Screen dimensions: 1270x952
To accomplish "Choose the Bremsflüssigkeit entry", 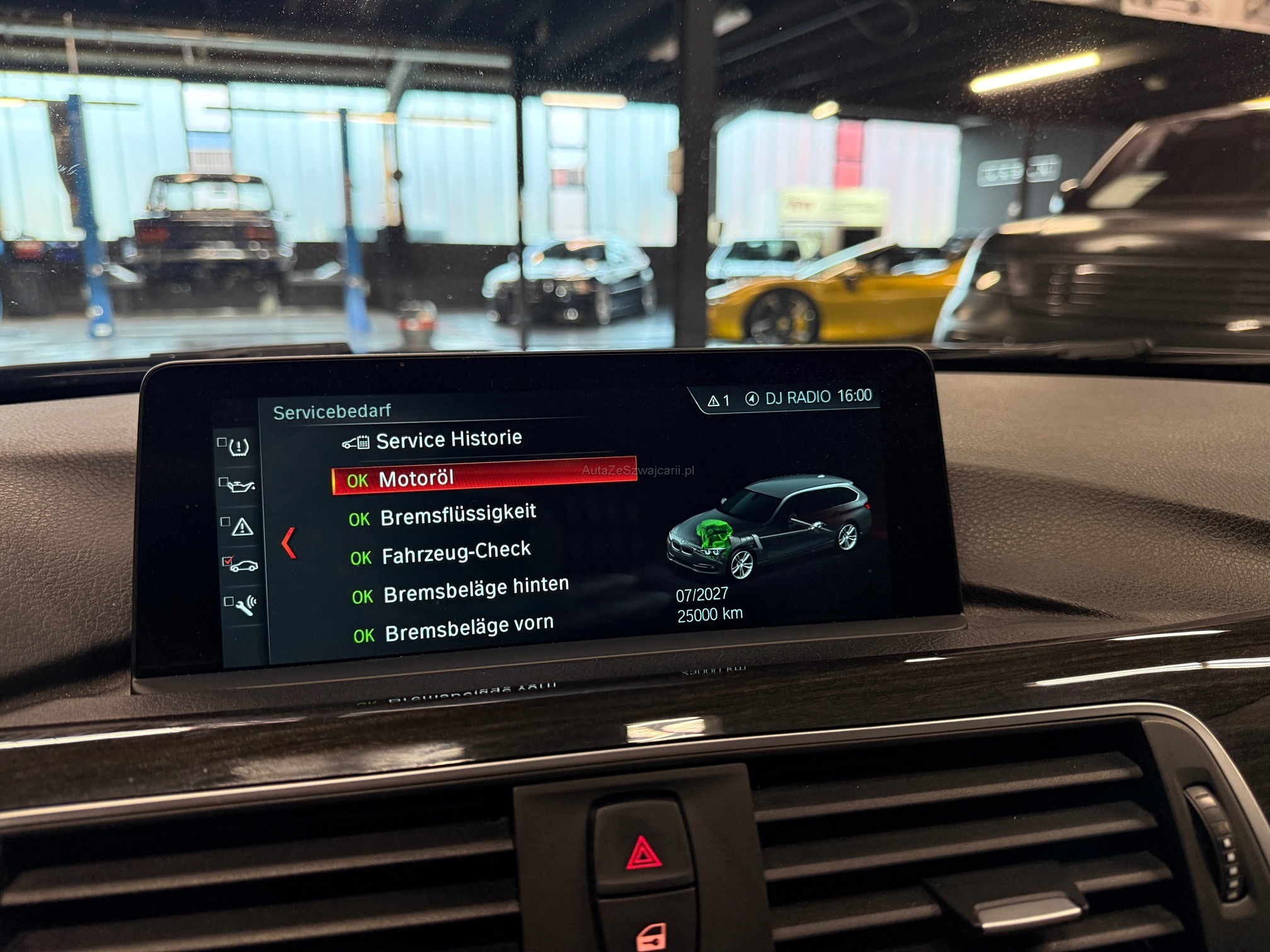I will [458, 515].
